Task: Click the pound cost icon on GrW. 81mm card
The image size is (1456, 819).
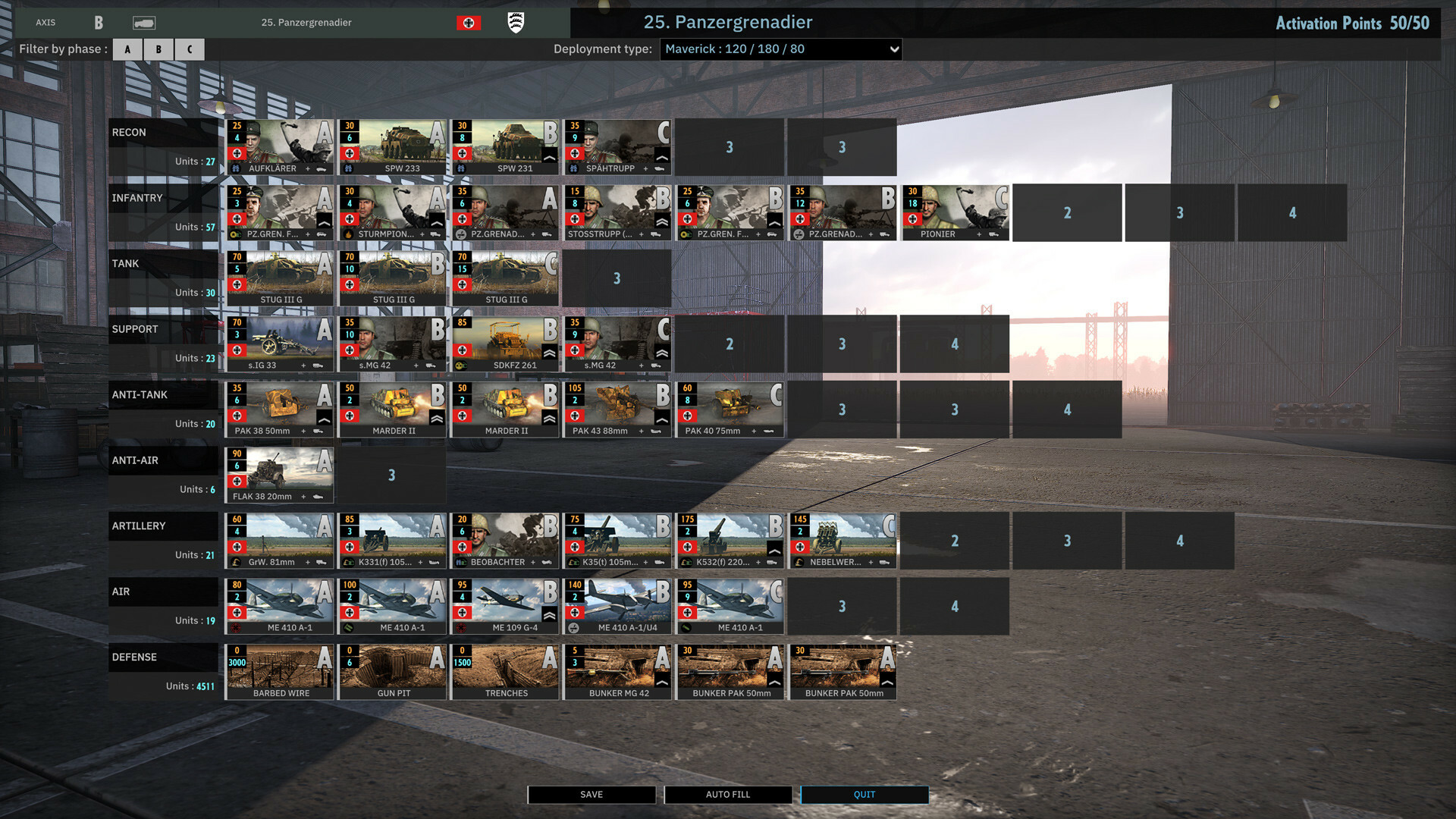Action: (x=237, y=563)
